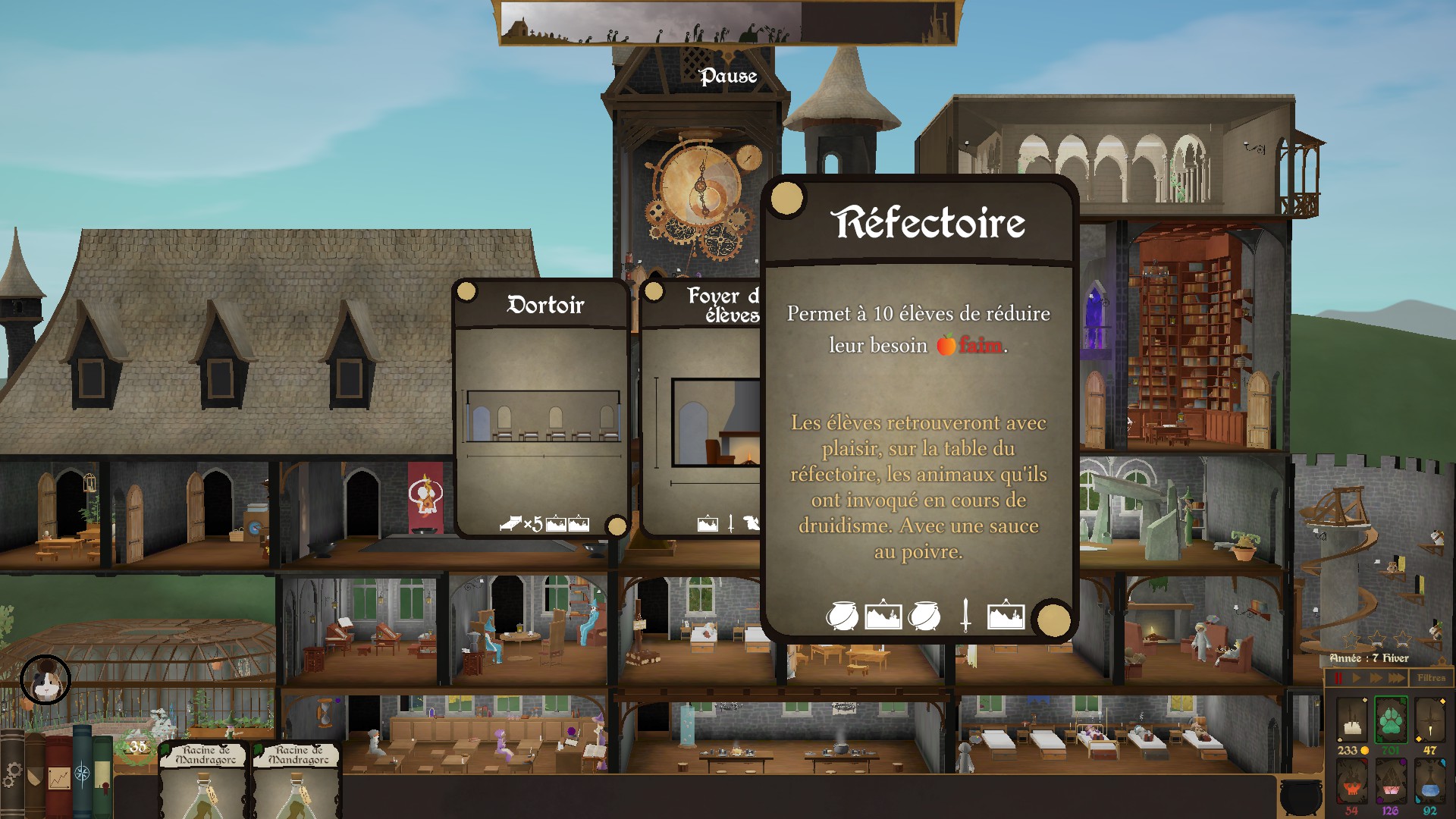The height and width of the screenshot is (819, 1456).
Task: Open the purple crystal card deck
Action: [1391, 781]
